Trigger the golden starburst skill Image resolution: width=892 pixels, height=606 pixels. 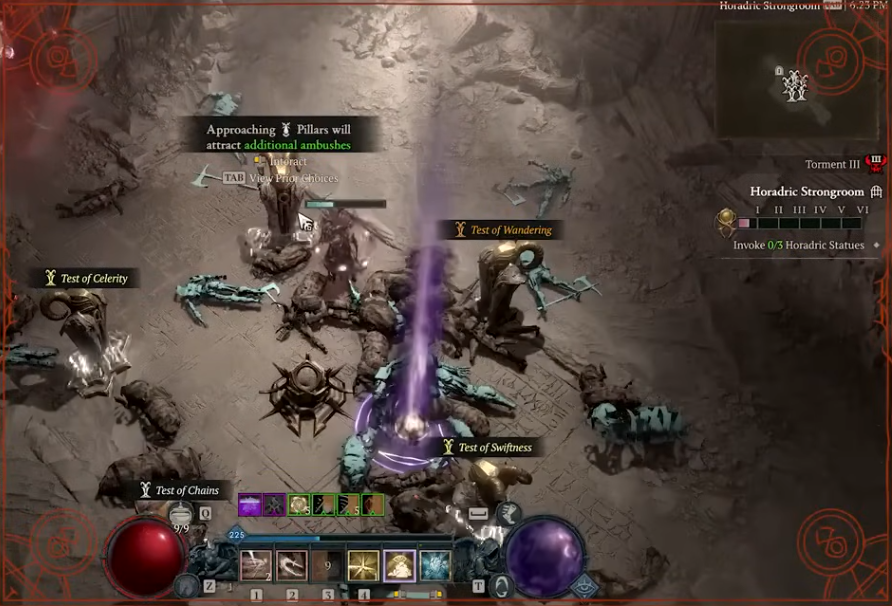(363, 566)
